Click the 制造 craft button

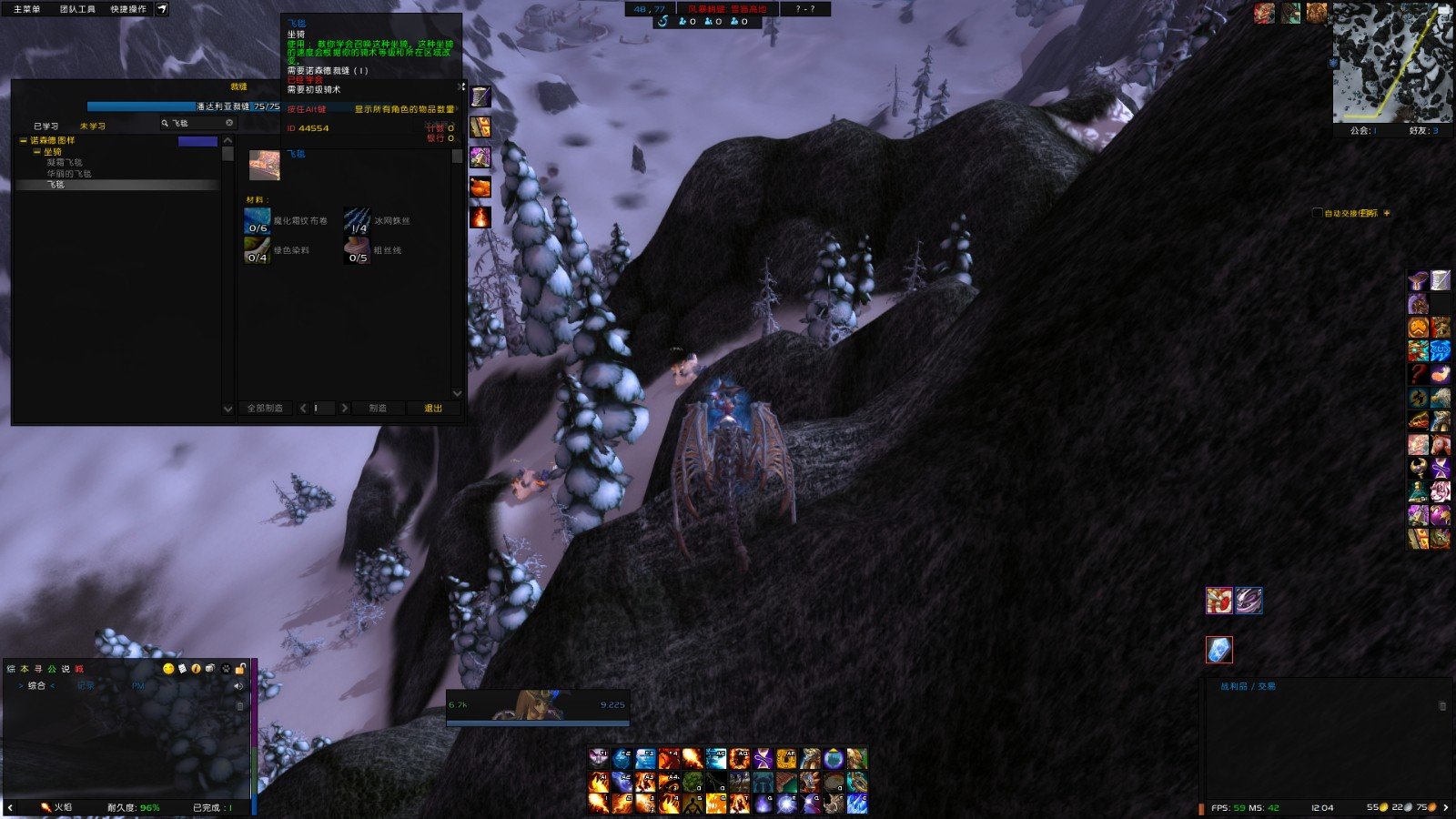(378, 409)
